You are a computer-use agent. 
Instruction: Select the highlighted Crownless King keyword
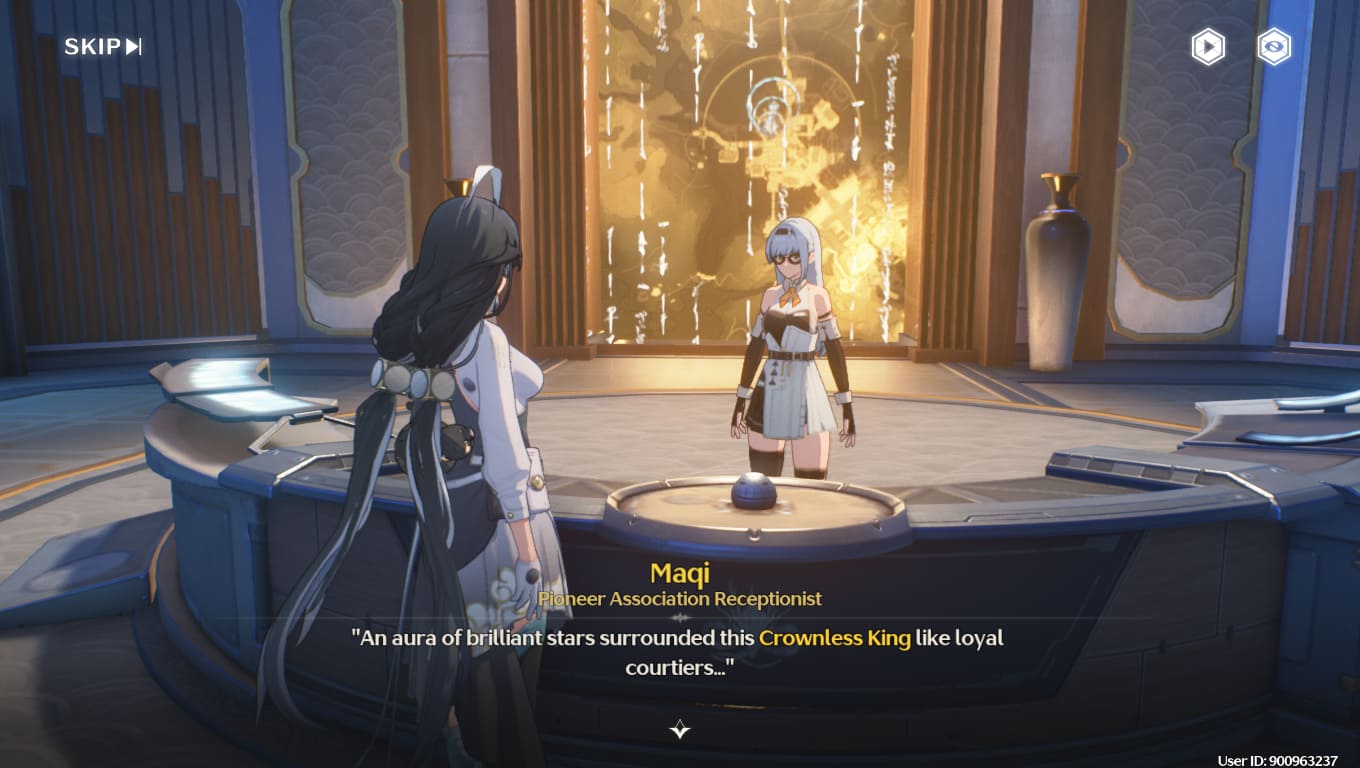(x=835, y=638)
